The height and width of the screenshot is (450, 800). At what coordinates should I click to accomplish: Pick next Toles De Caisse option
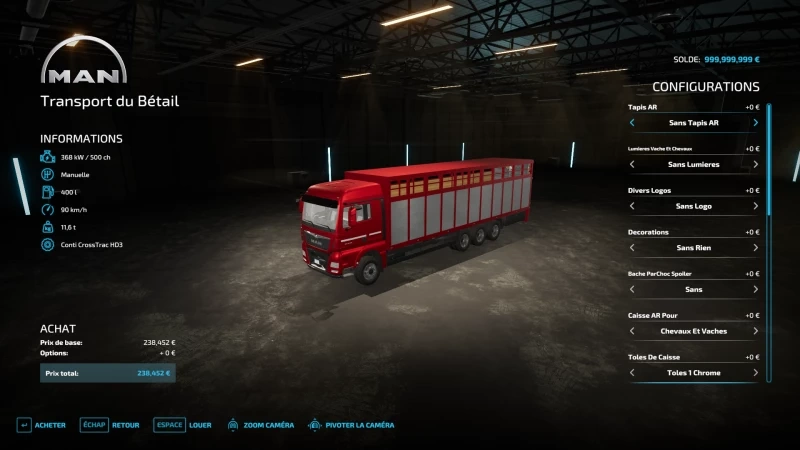coord(755,373)
